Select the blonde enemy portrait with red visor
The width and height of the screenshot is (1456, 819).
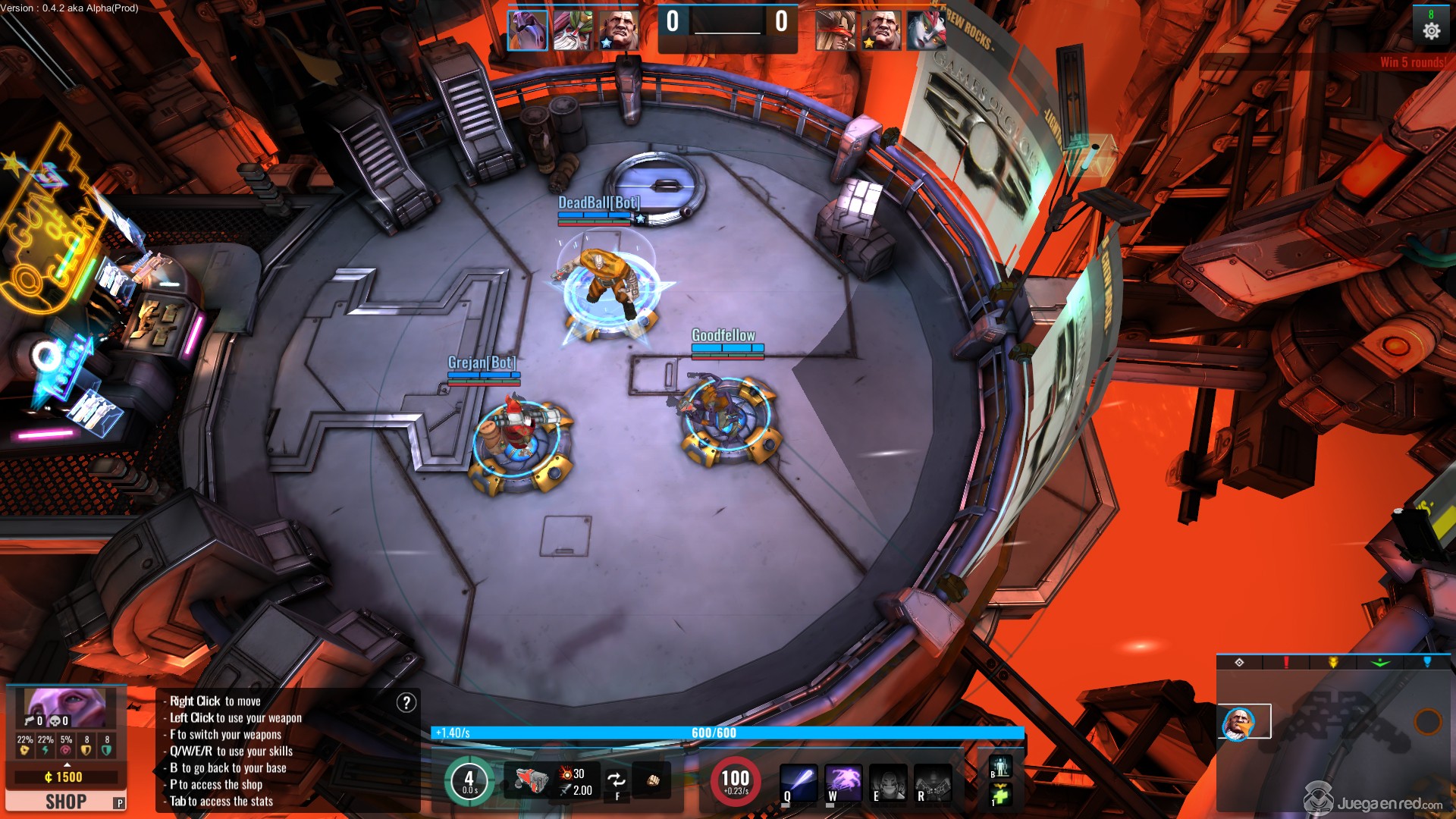(x=836, y=31)
